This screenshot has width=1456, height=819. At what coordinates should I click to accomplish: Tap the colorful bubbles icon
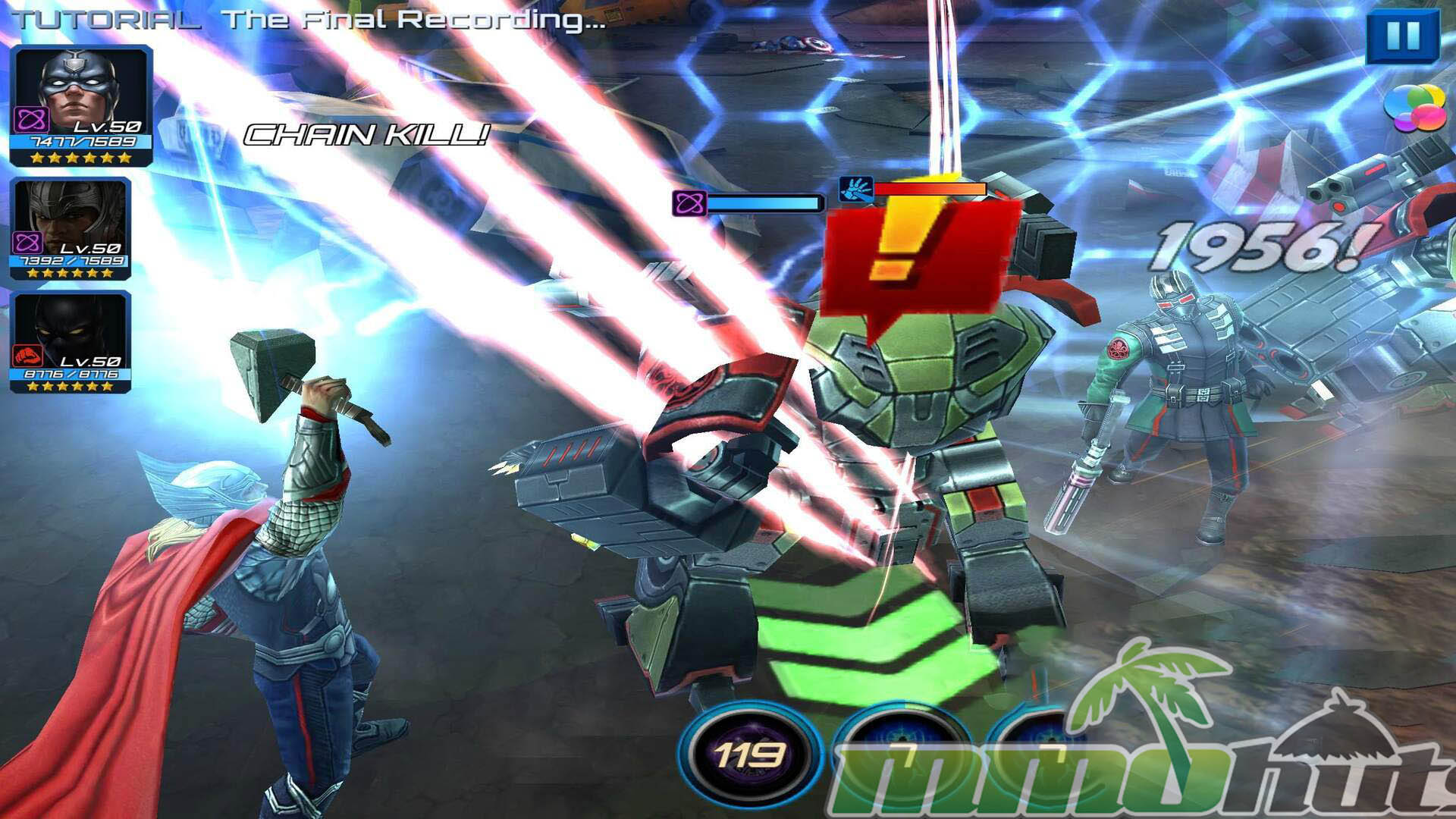pos(1414,107)
